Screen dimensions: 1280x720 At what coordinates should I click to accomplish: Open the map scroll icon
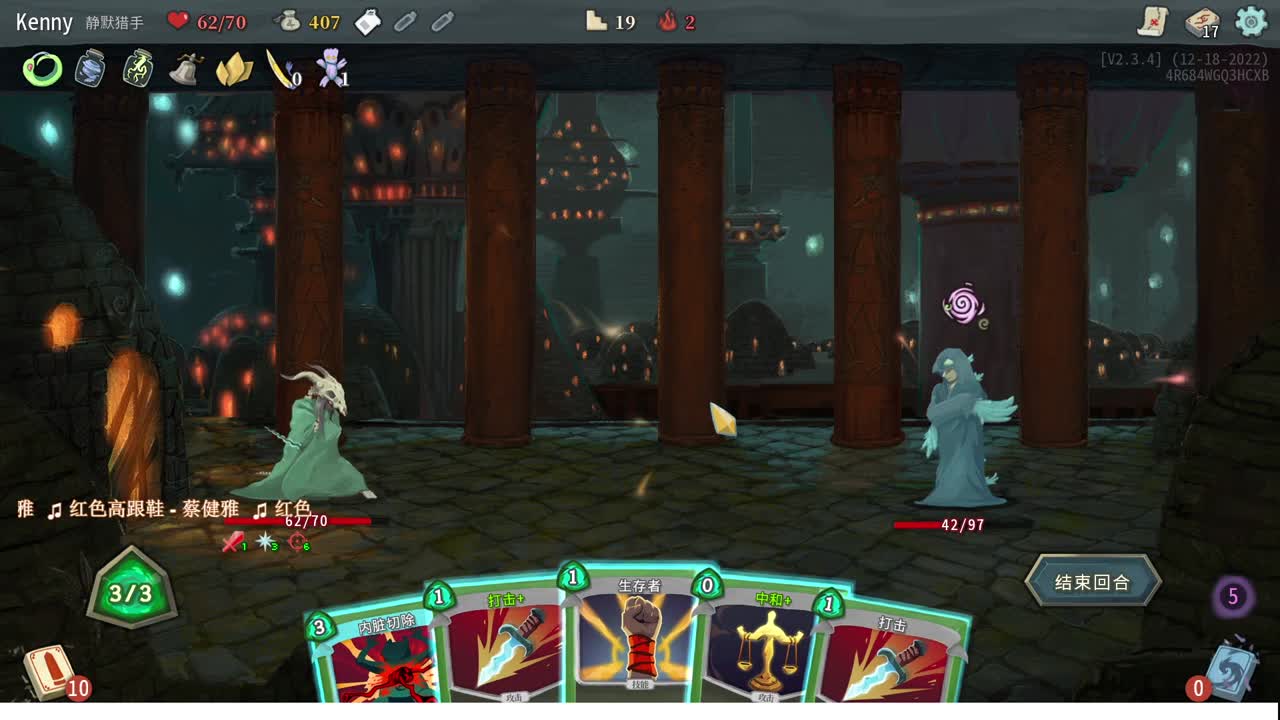[1153, 21]
